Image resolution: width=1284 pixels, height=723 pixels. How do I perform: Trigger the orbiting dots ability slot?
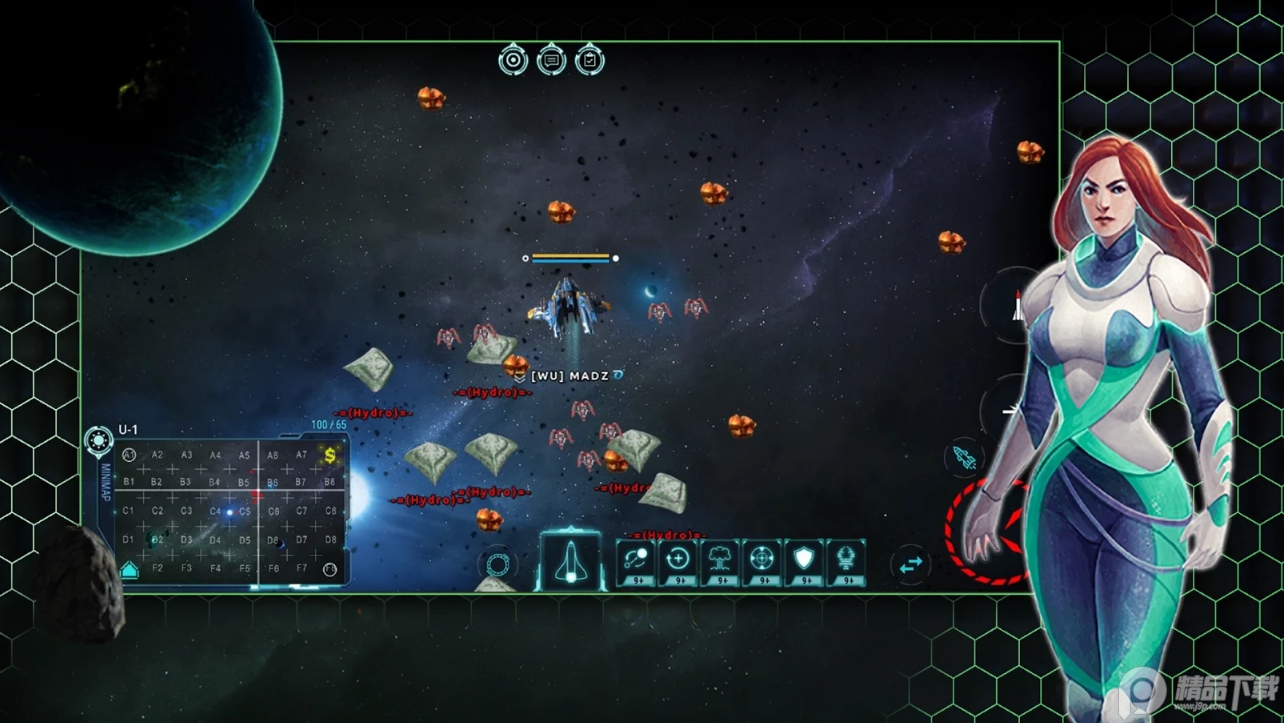coord(634,561)
